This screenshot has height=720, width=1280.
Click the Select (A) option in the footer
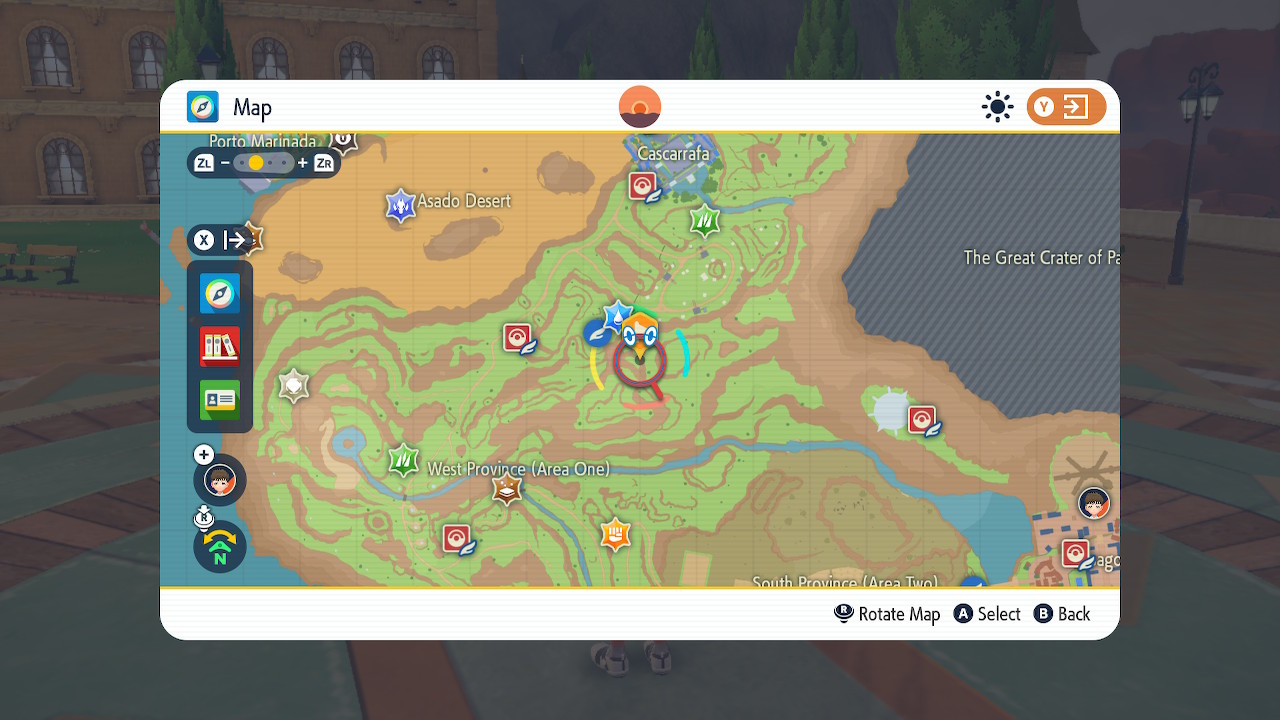[987, 614]
